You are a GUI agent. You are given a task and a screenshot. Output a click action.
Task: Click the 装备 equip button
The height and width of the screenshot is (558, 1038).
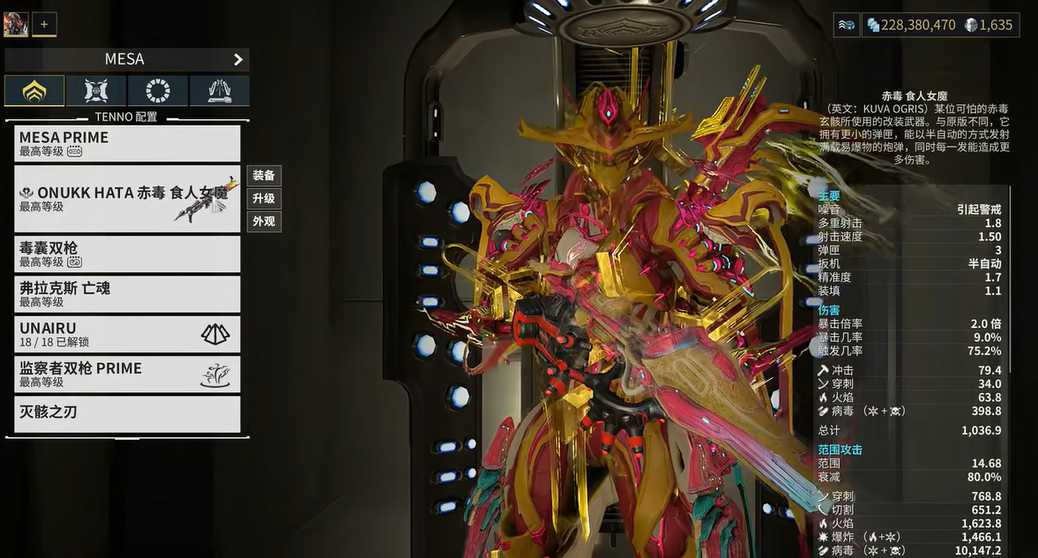264,176
